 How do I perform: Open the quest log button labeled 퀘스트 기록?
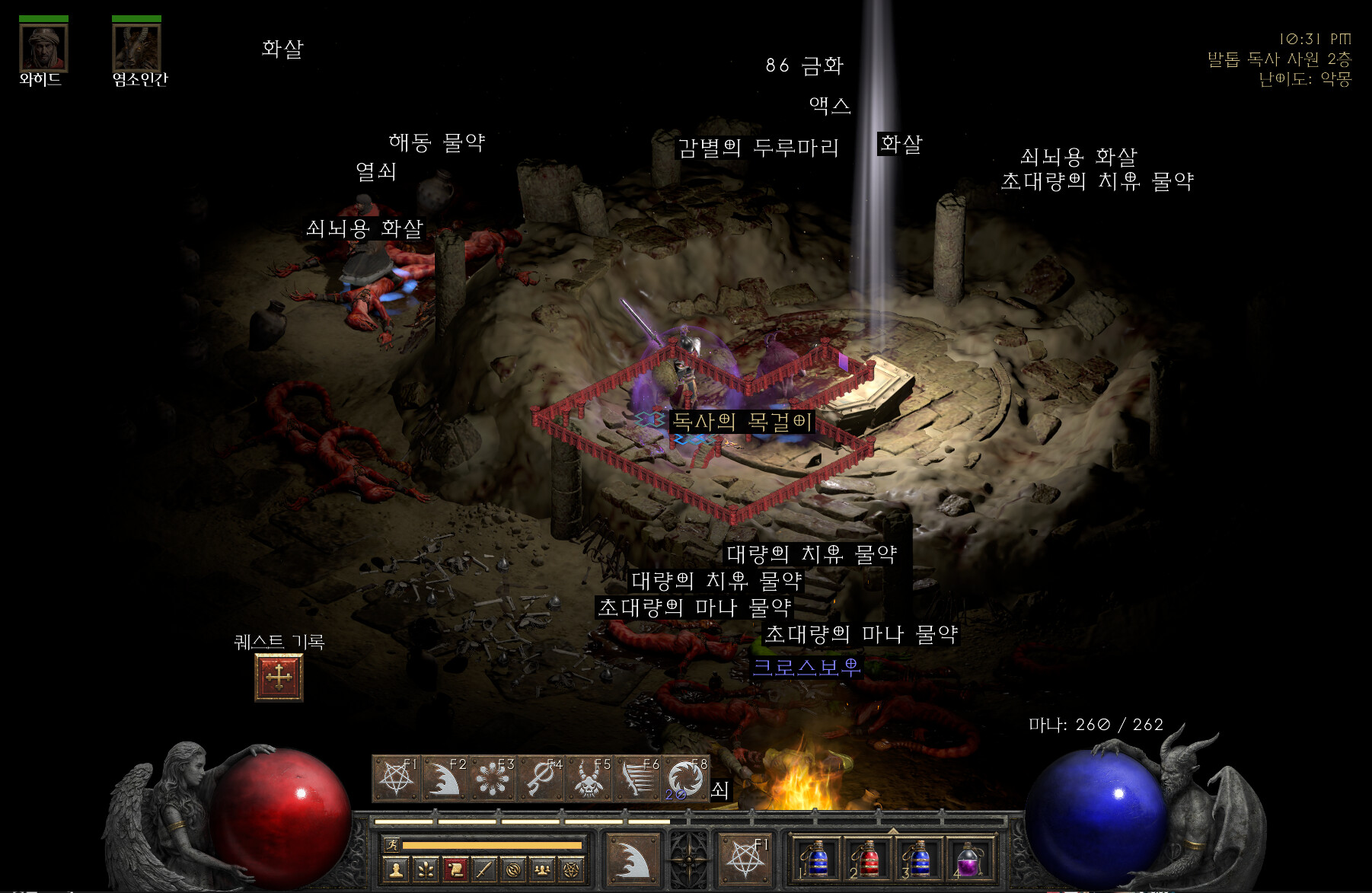point(279,677)
